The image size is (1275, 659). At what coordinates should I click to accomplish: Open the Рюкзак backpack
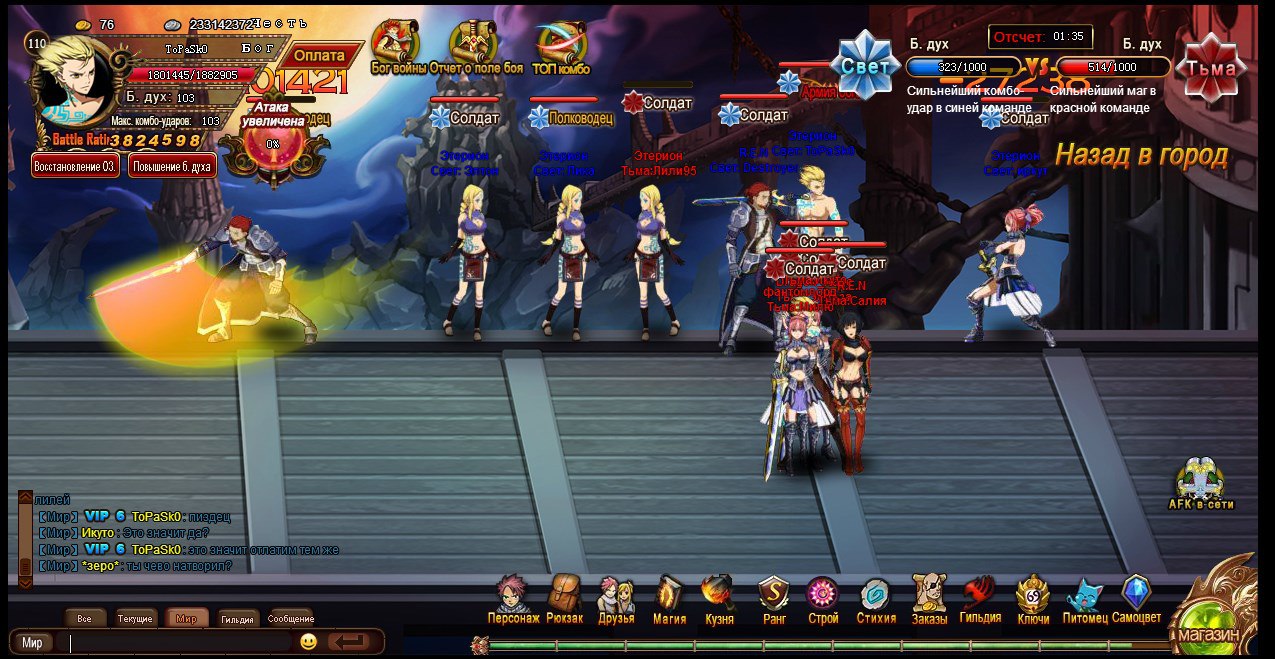[565, 598]
